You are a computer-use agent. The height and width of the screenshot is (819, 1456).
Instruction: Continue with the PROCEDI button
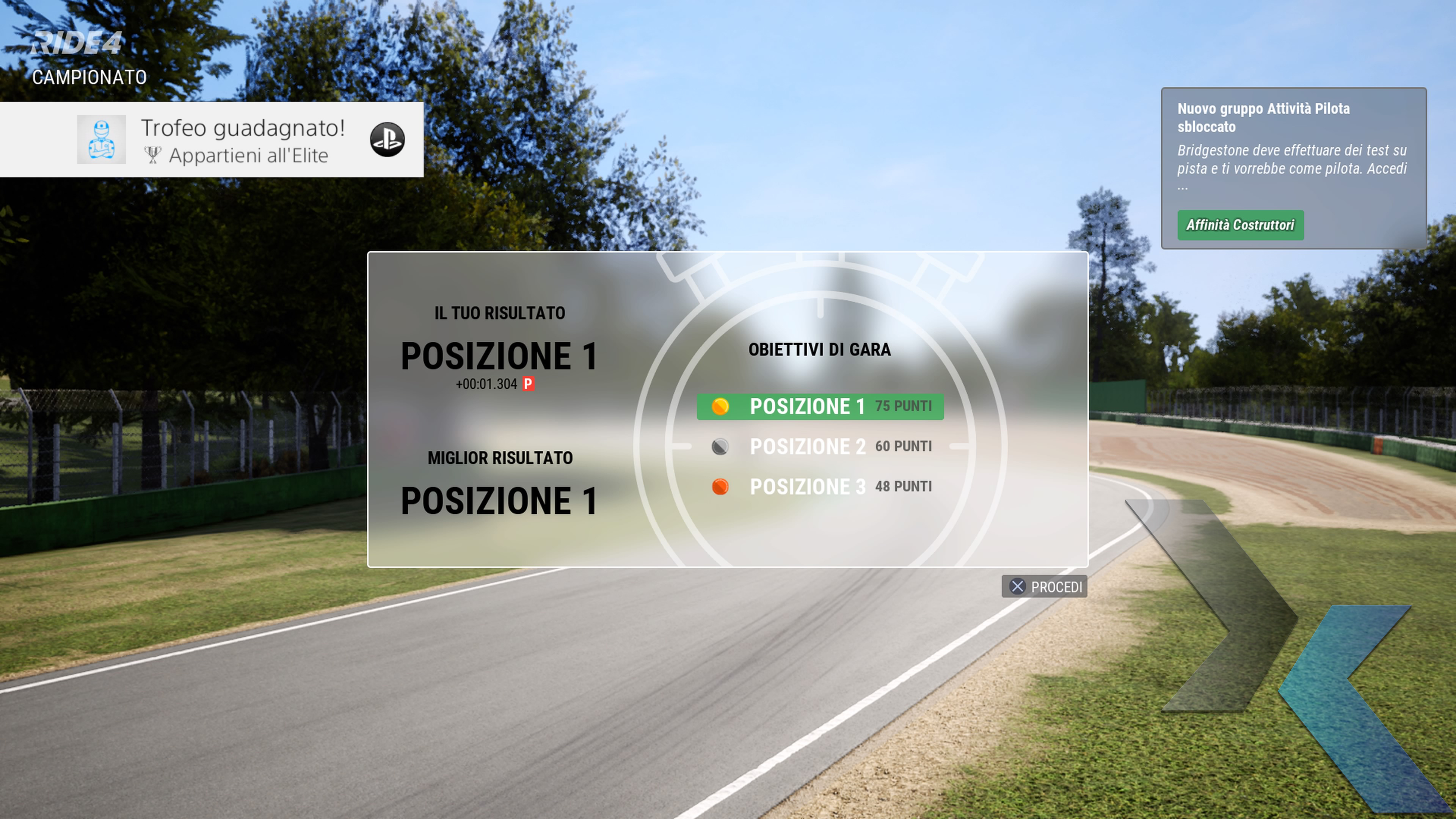point(1044,587)
